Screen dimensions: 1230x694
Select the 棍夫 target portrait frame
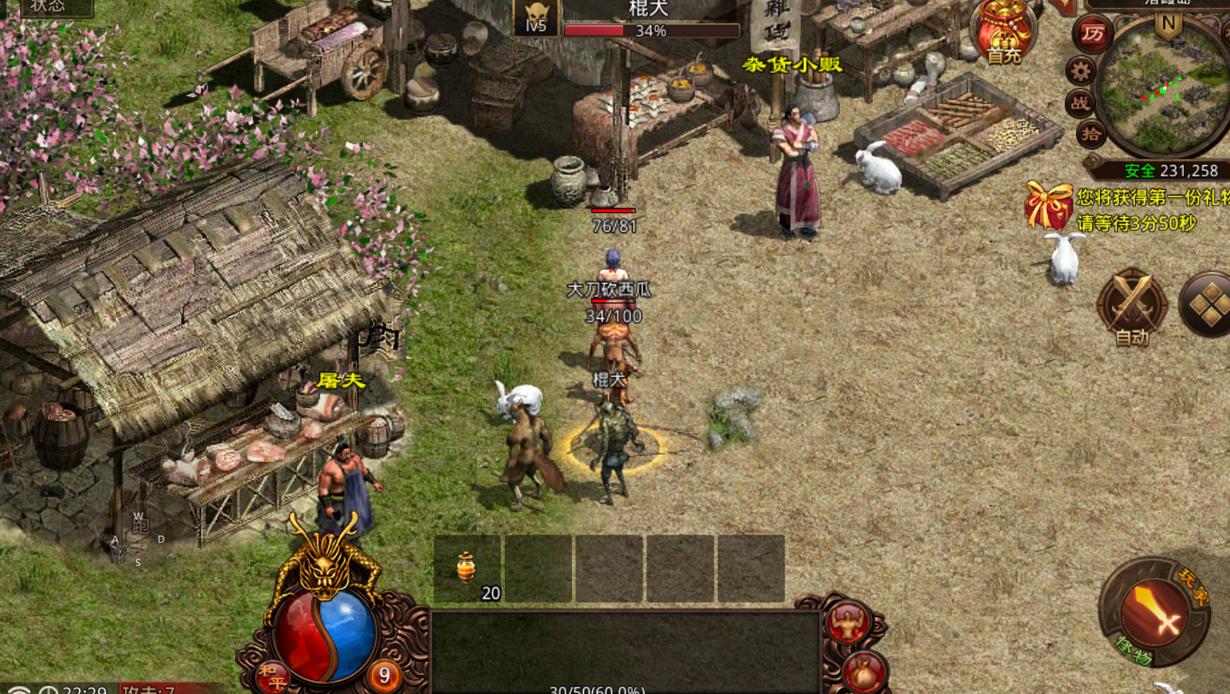tap(536, 19)
